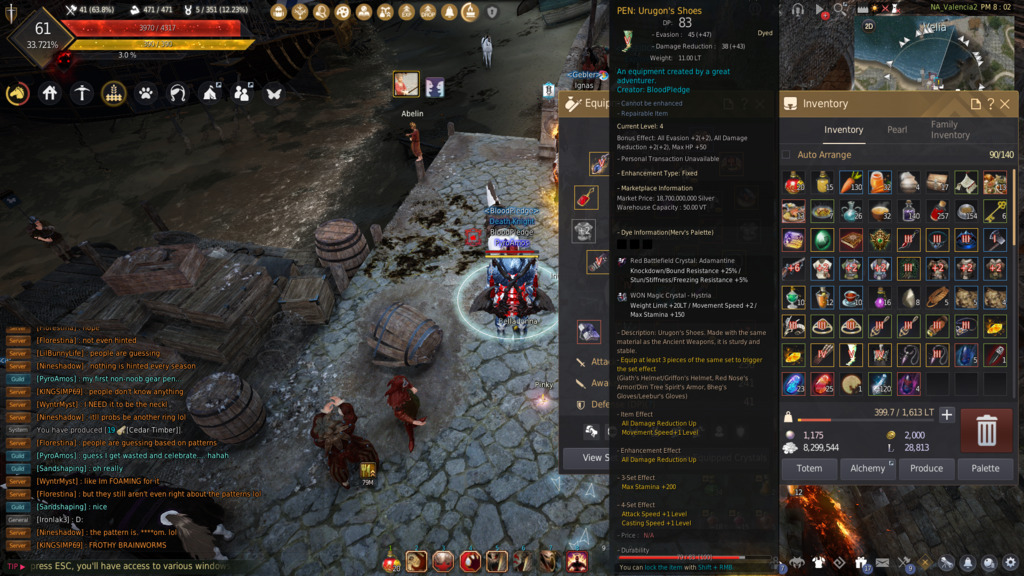Image resolution: width=1024 pixels, height=576 pixels.
Task: Open the Family Inventory tab
Action: click(950, 130)
